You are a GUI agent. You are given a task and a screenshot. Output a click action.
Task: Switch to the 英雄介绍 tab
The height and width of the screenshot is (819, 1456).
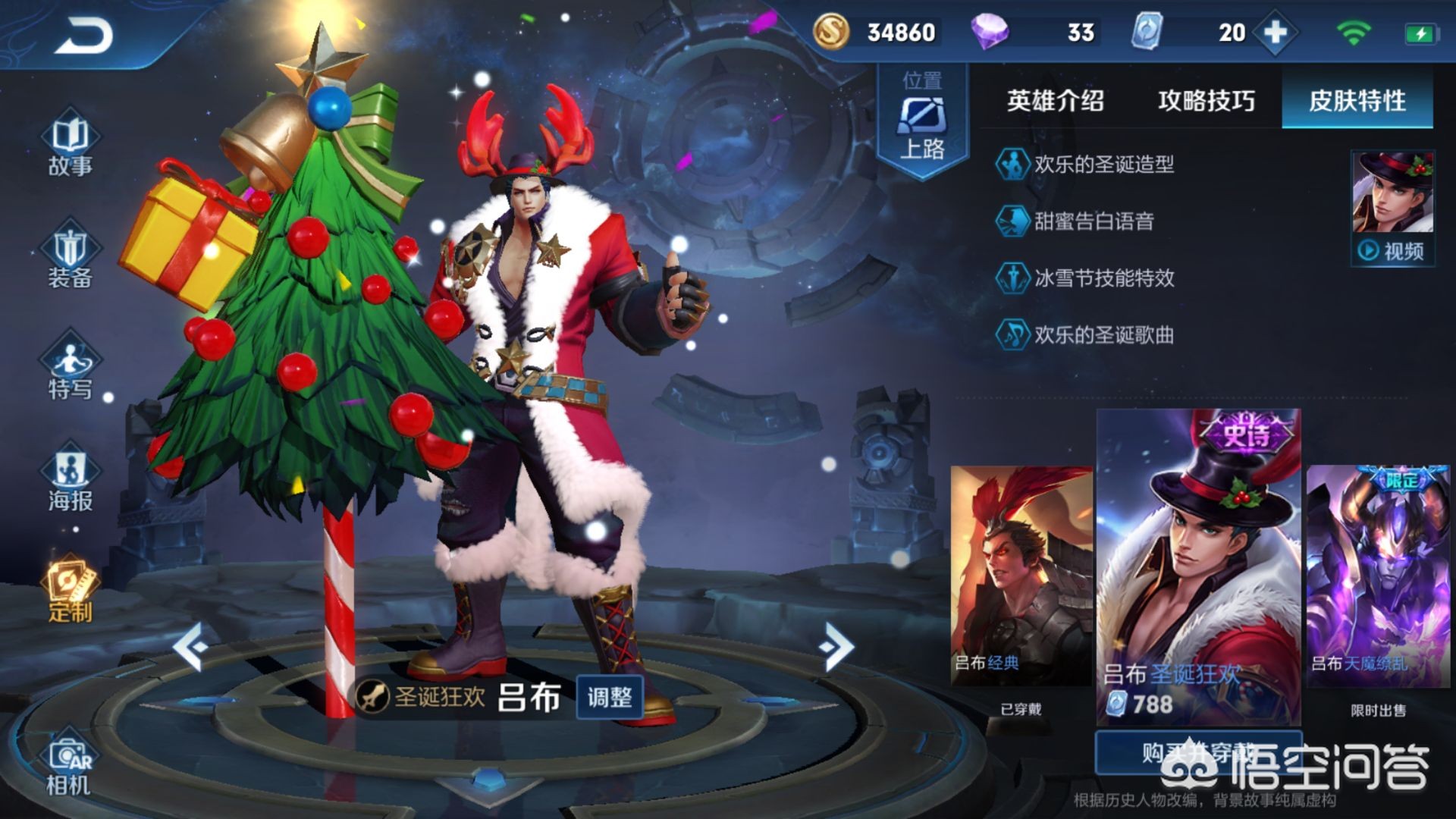(x=1055, y=101)
